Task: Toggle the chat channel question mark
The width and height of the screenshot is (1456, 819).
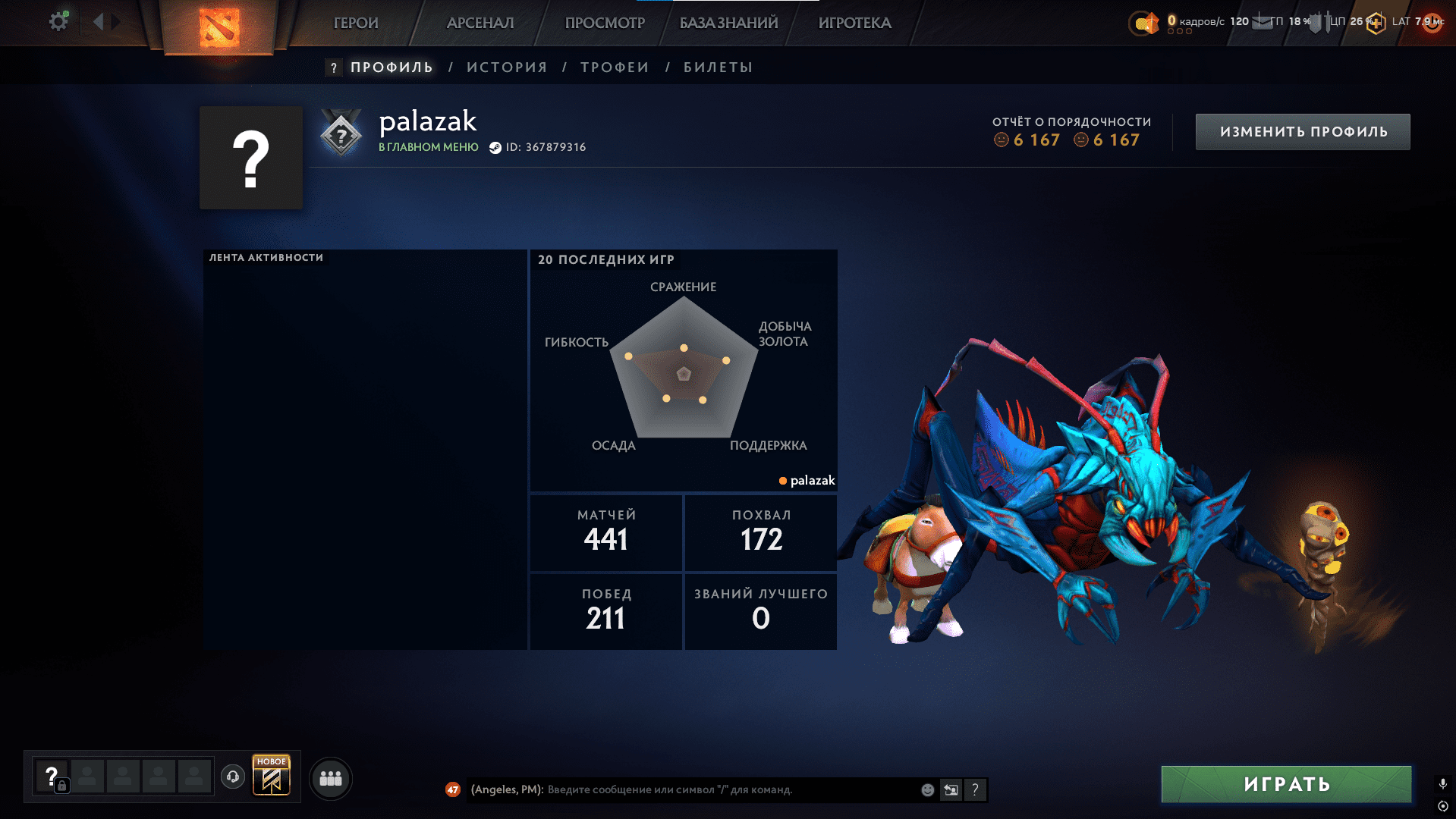Action: 975,789
